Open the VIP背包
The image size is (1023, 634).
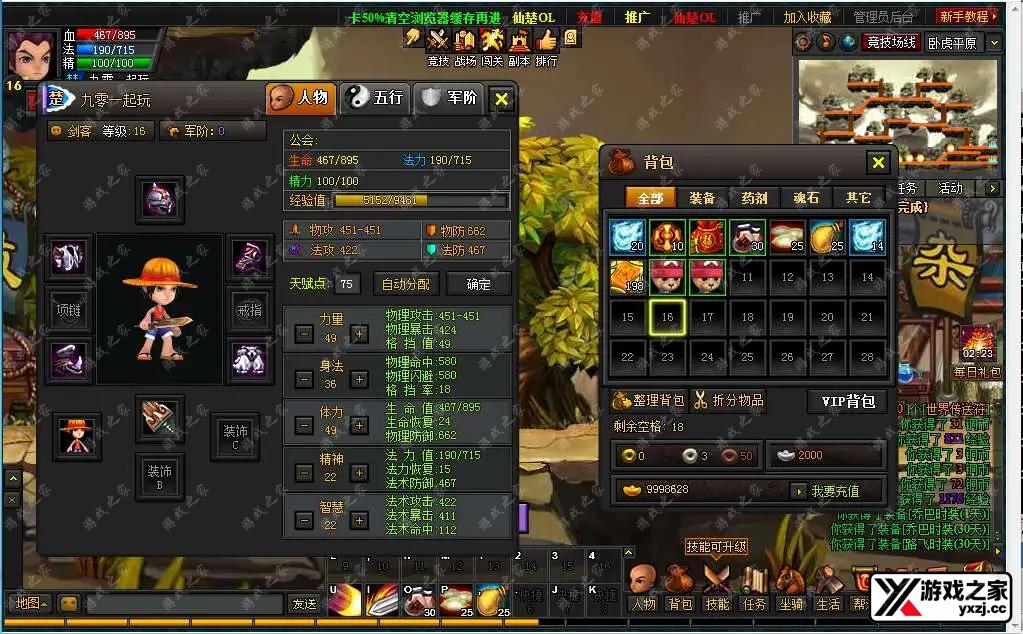pos(847,401)
